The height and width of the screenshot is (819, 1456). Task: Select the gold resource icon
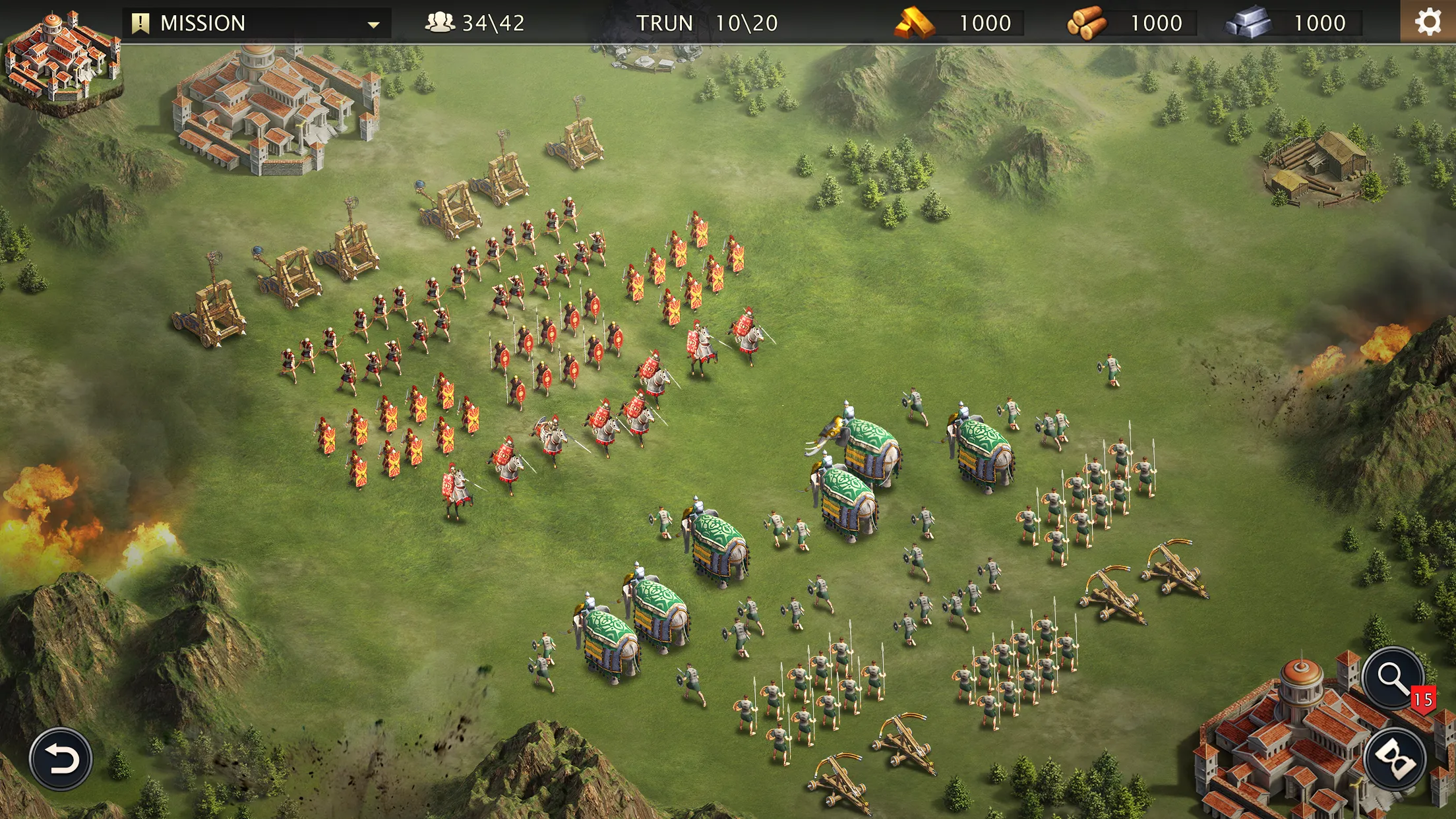[914, 22]
